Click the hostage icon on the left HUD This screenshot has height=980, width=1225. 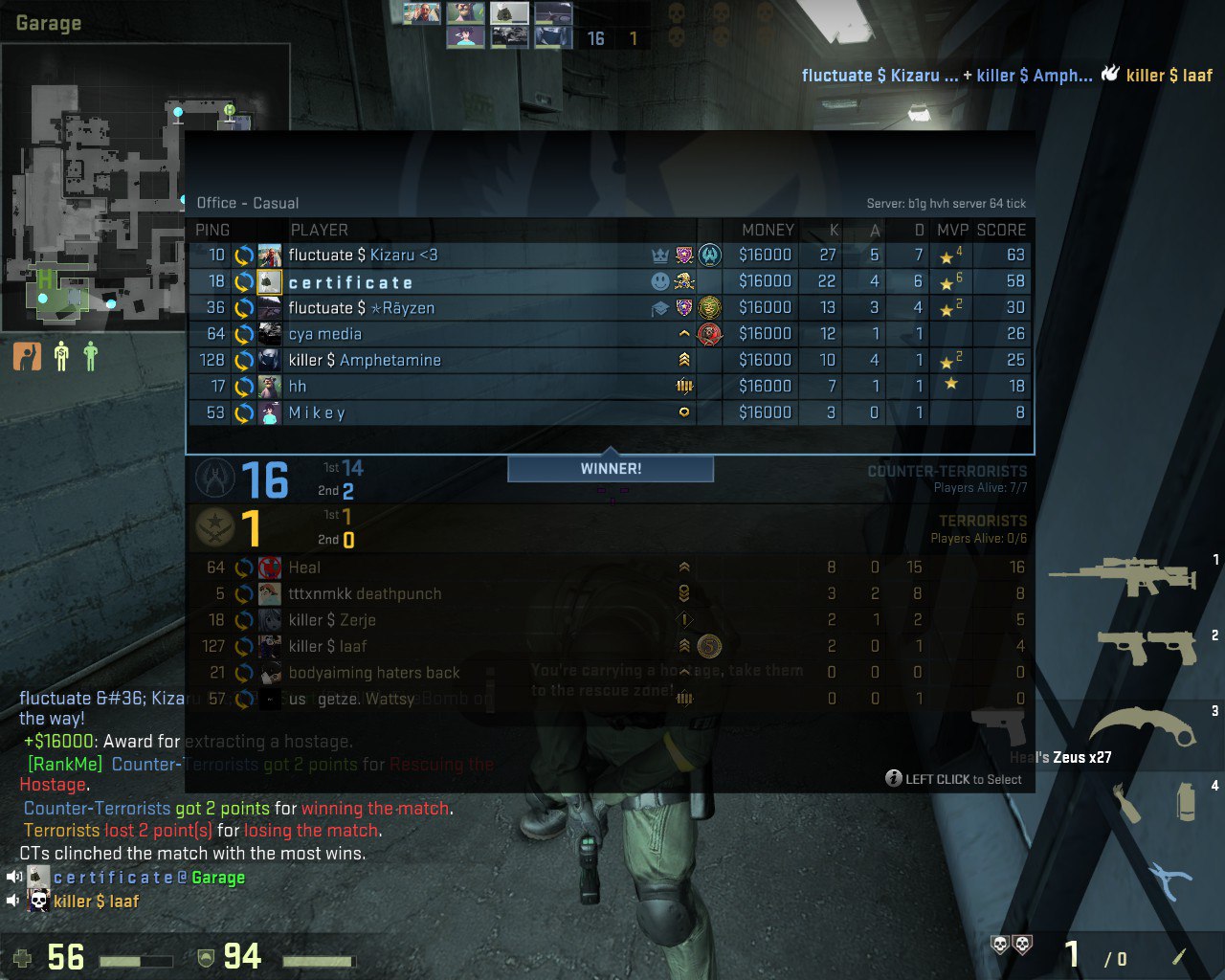point(27,357)
